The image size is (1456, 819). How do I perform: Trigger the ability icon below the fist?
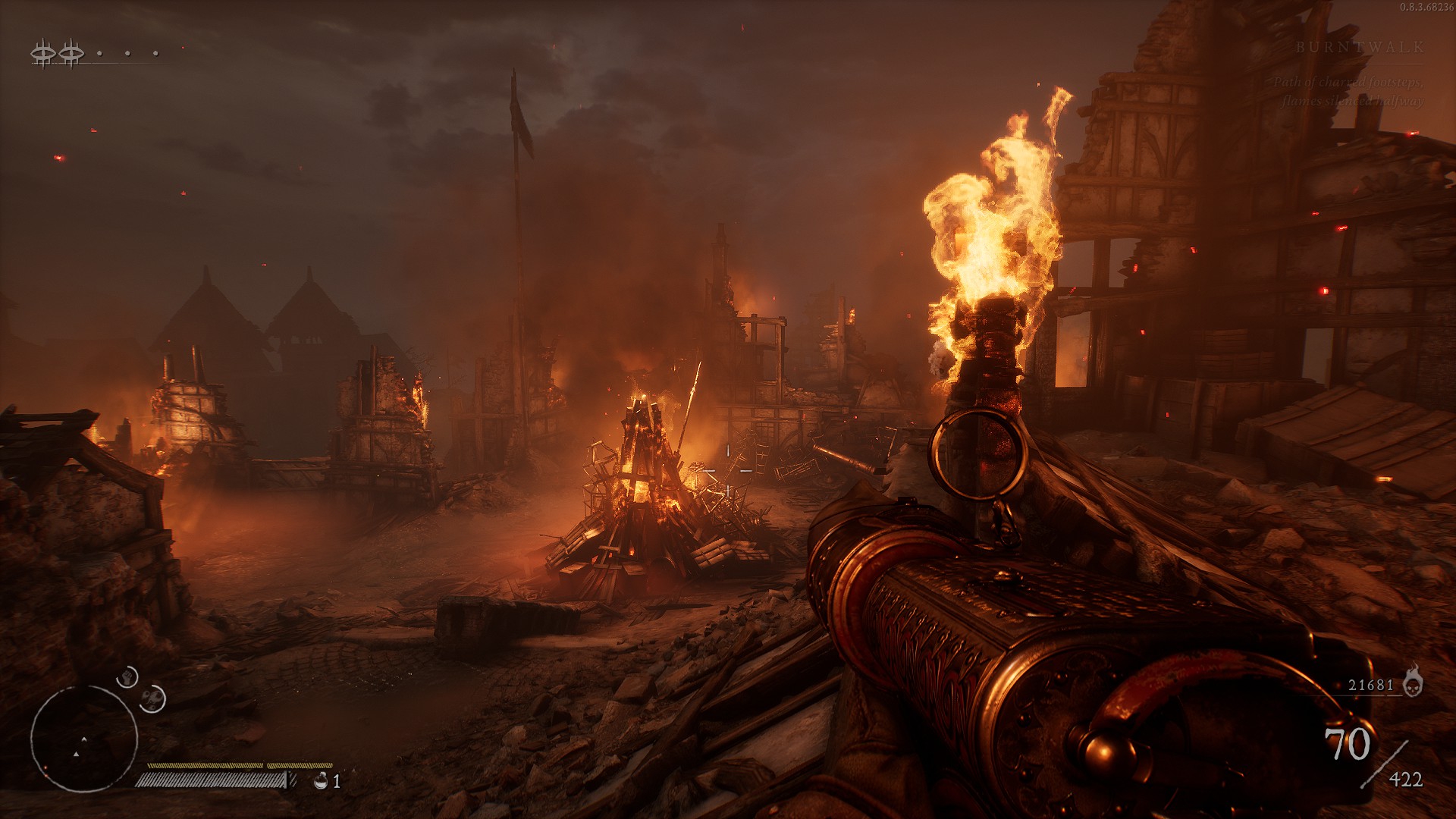point(153,698)
